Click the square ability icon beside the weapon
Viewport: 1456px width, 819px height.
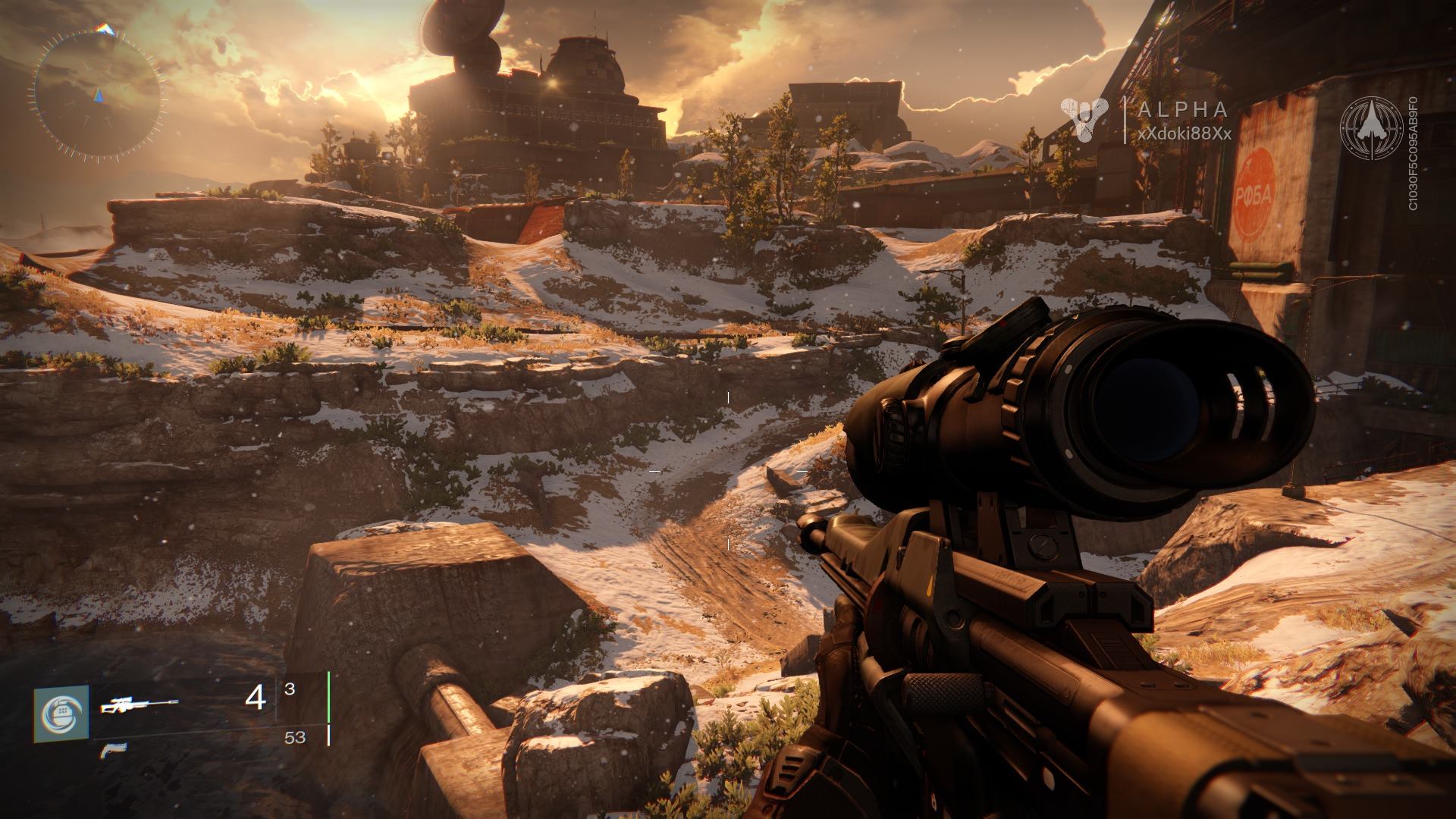pyautogui.click(x=61, y=714)
